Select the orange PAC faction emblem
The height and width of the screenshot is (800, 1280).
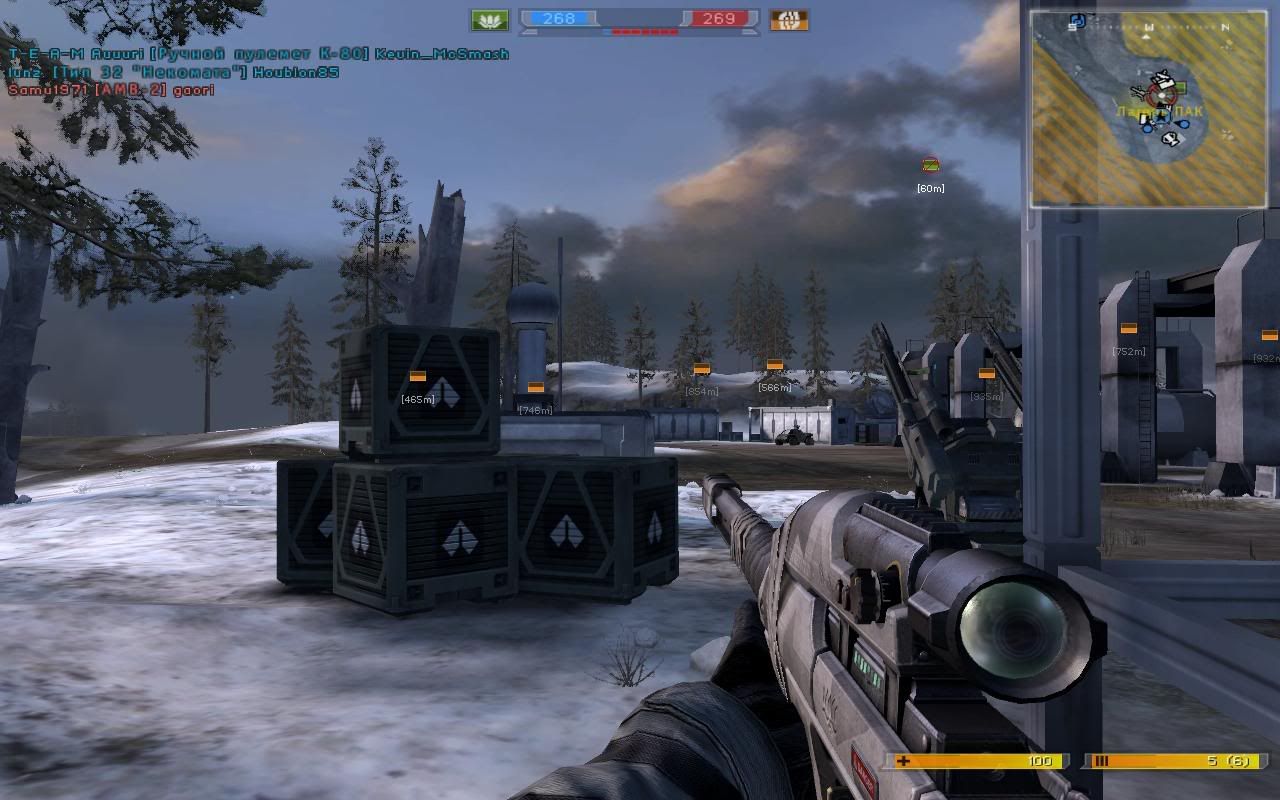pos(789,20)
